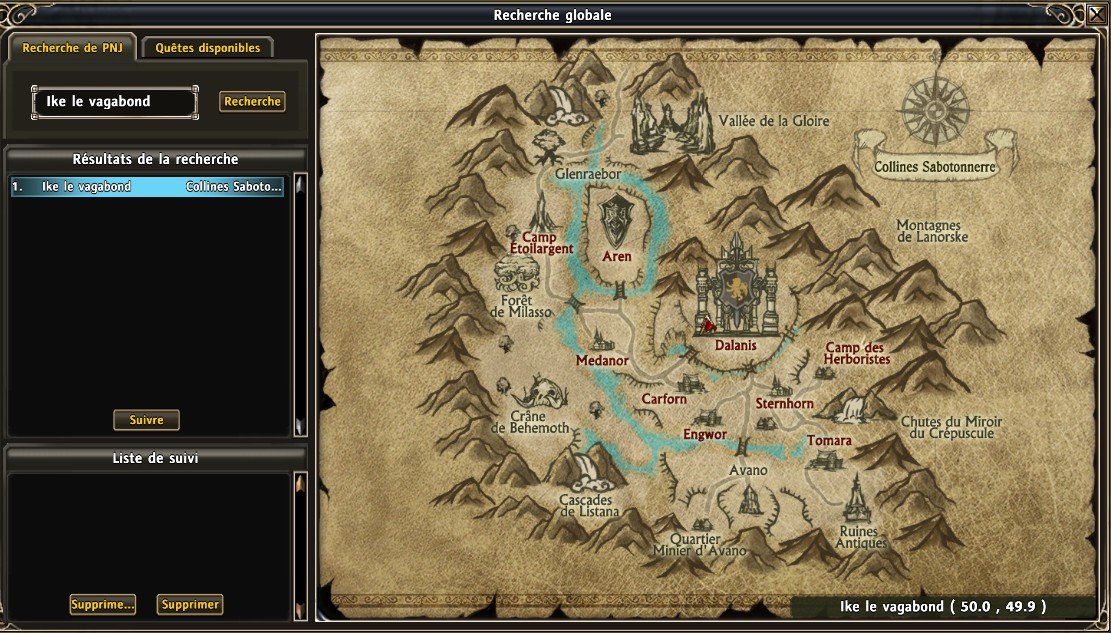
Task: Close the Recherche globale window
Action: 1096,14
